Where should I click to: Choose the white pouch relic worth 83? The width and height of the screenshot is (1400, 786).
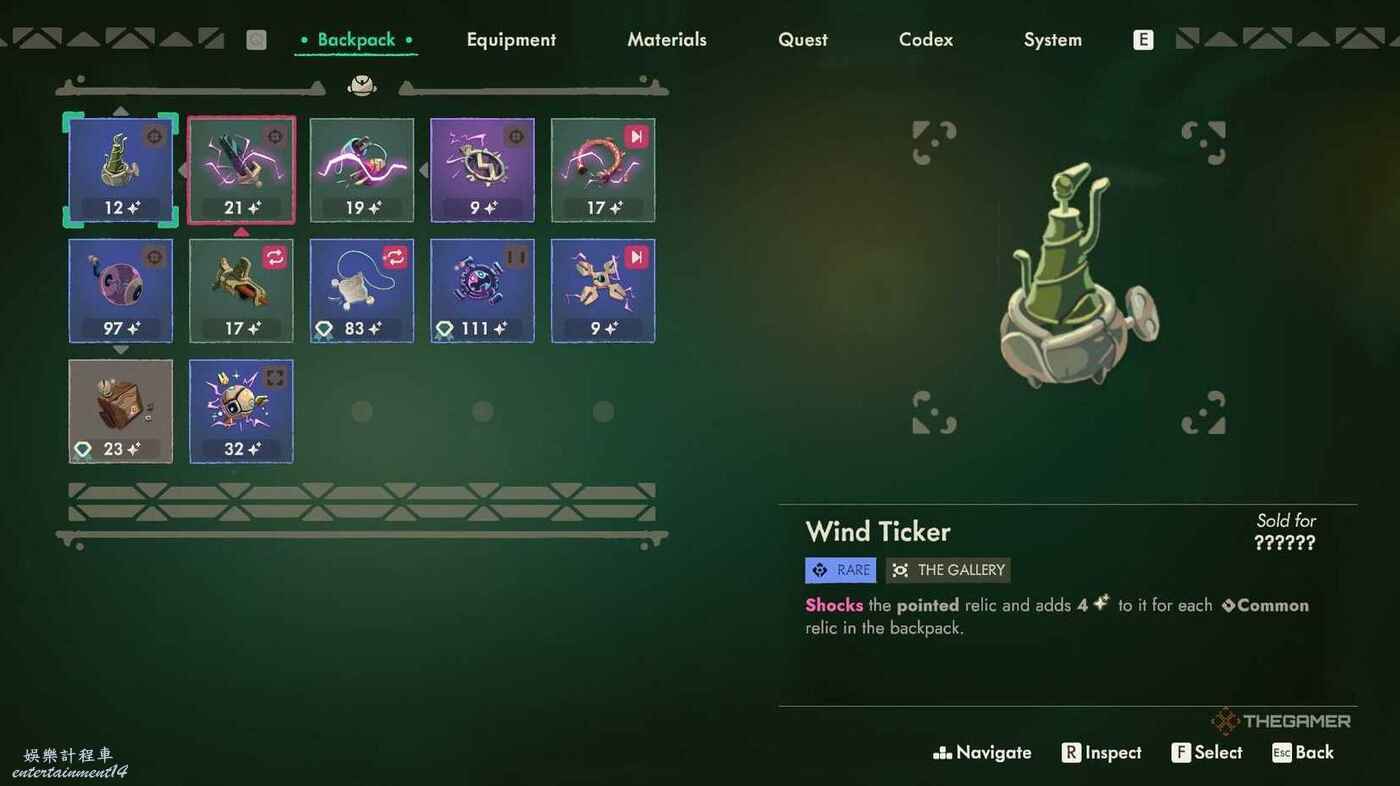(362, 291)
